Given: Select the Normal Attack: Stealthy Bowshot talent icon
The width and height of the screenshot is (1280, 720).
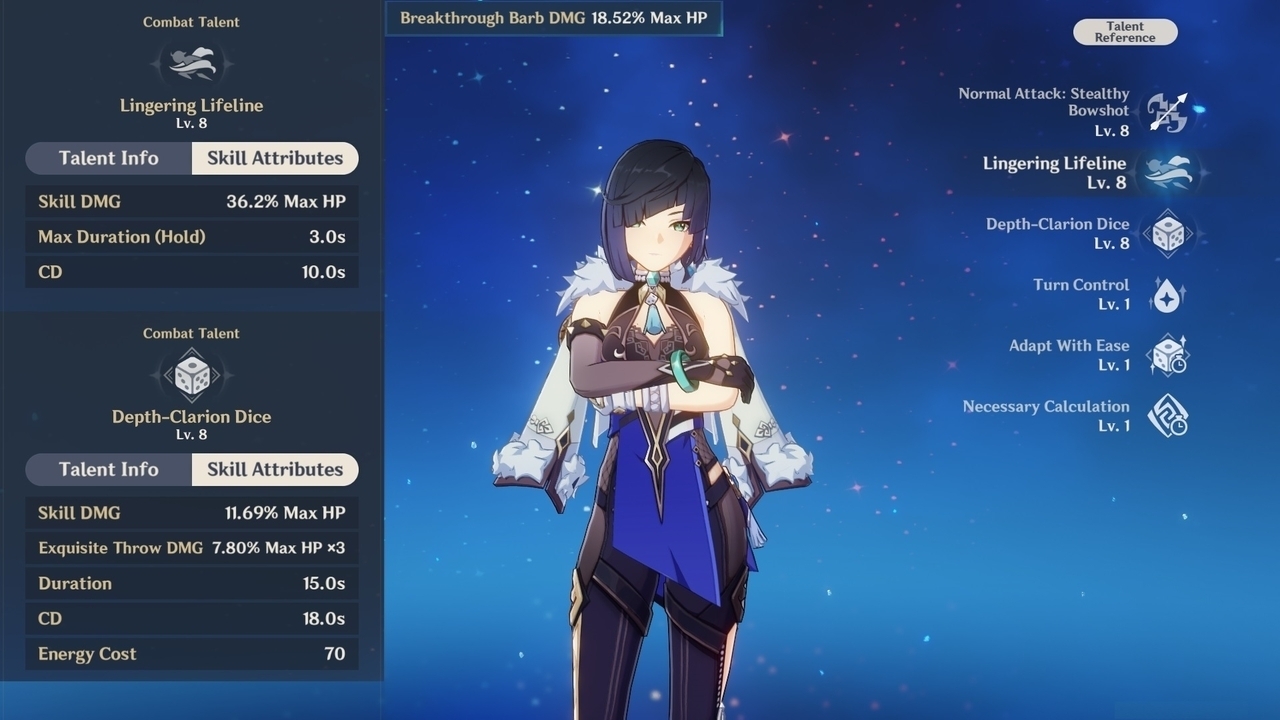Looking at the screenshot, I should point(1168,111).
